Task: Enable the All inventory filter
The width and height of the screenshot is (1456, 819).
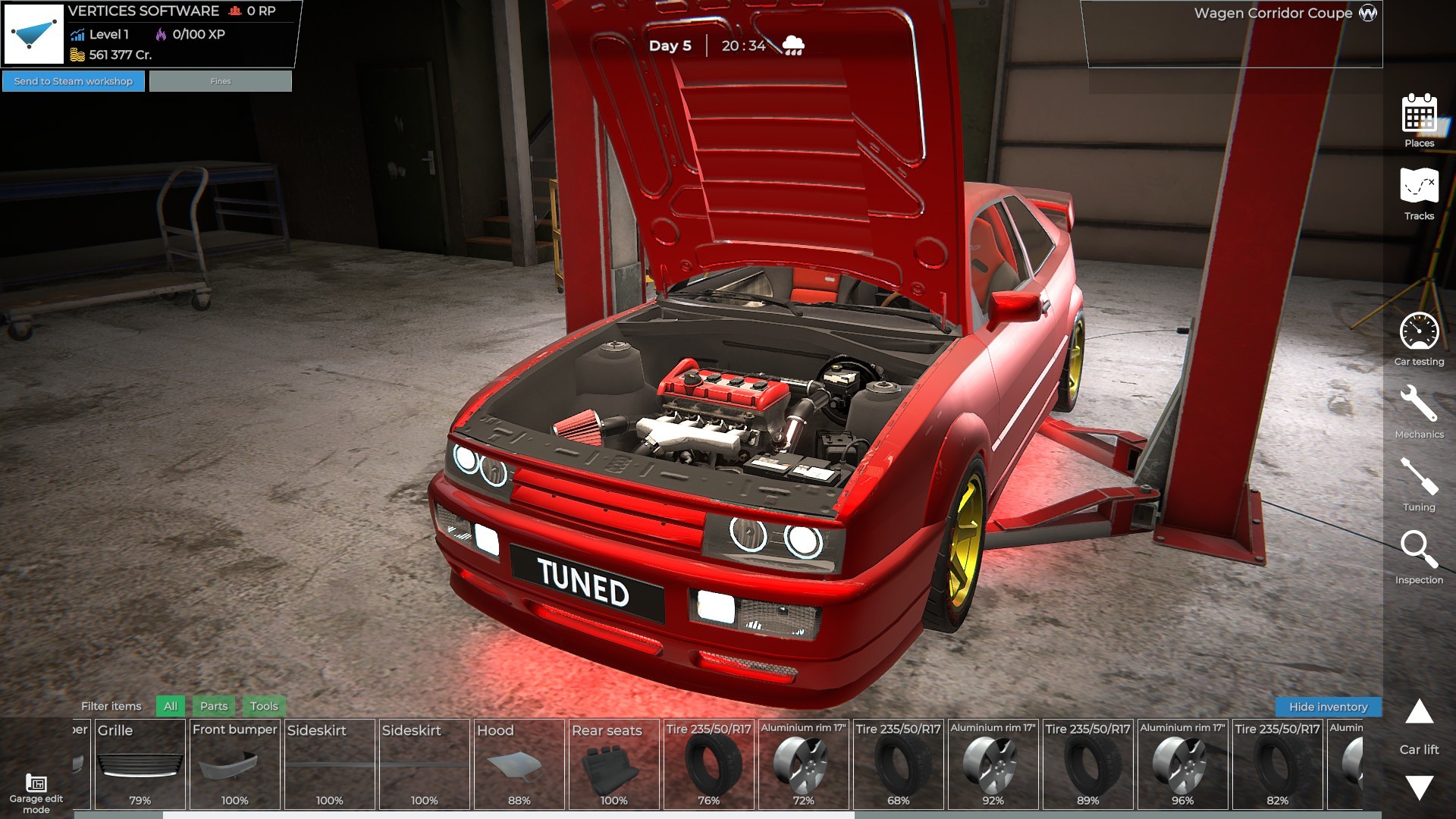Action: [x=169, y=706]
